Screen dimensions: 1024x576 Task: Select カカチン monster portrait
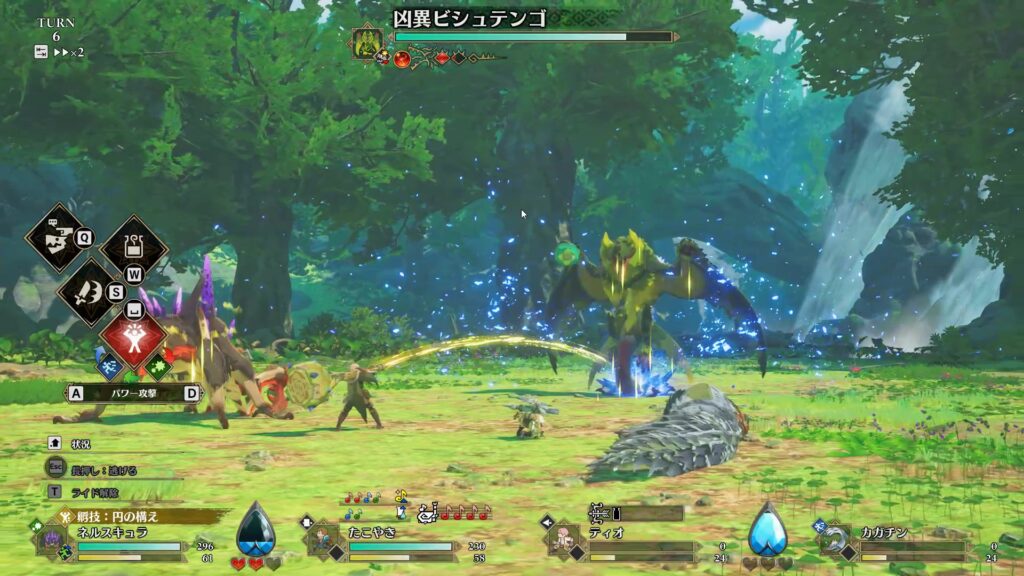pyautogui.click(x=835, y=541)
